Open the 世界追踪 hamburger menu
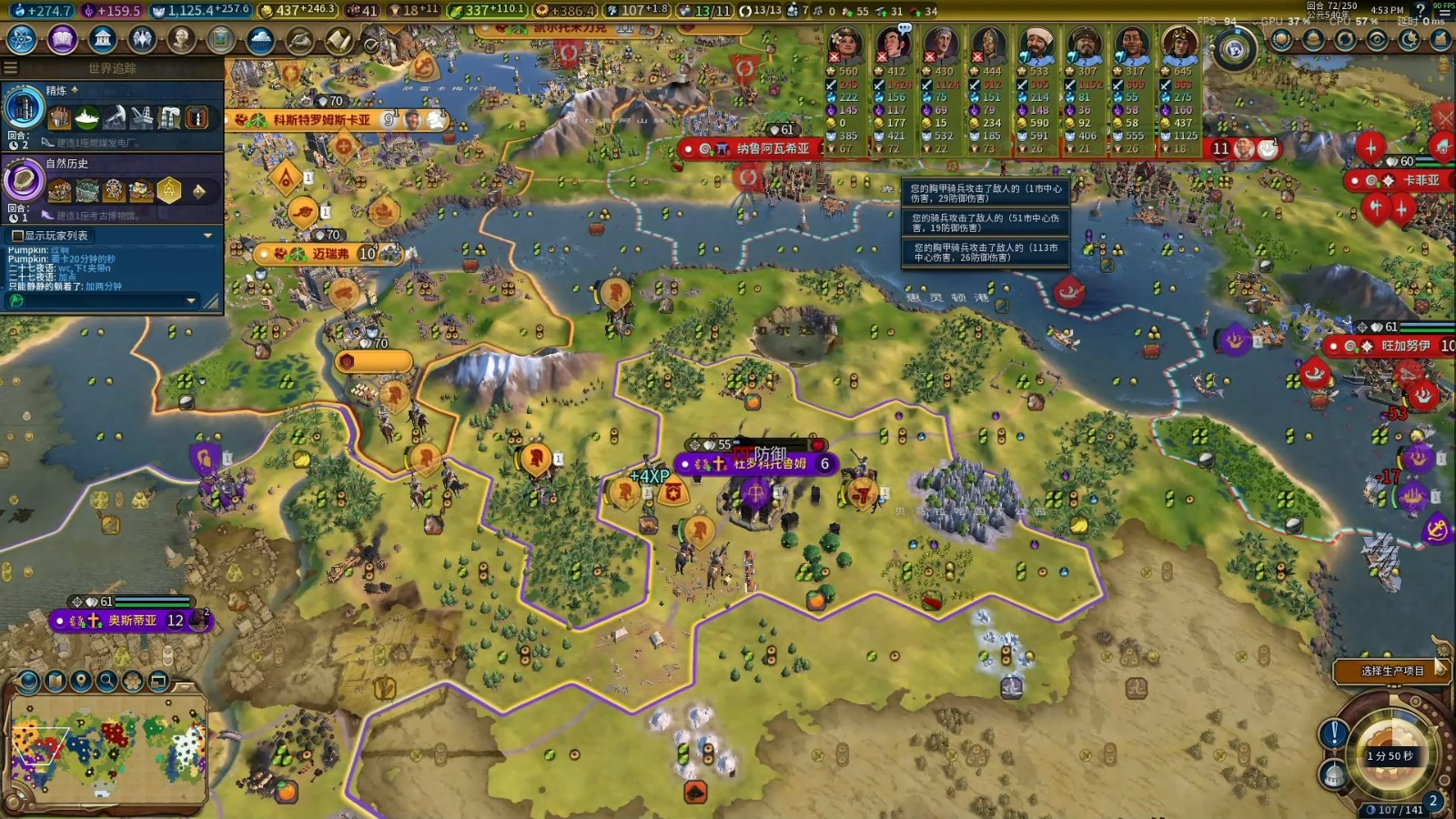This screenshot has width=1456, height=819. tap(10, 68)
